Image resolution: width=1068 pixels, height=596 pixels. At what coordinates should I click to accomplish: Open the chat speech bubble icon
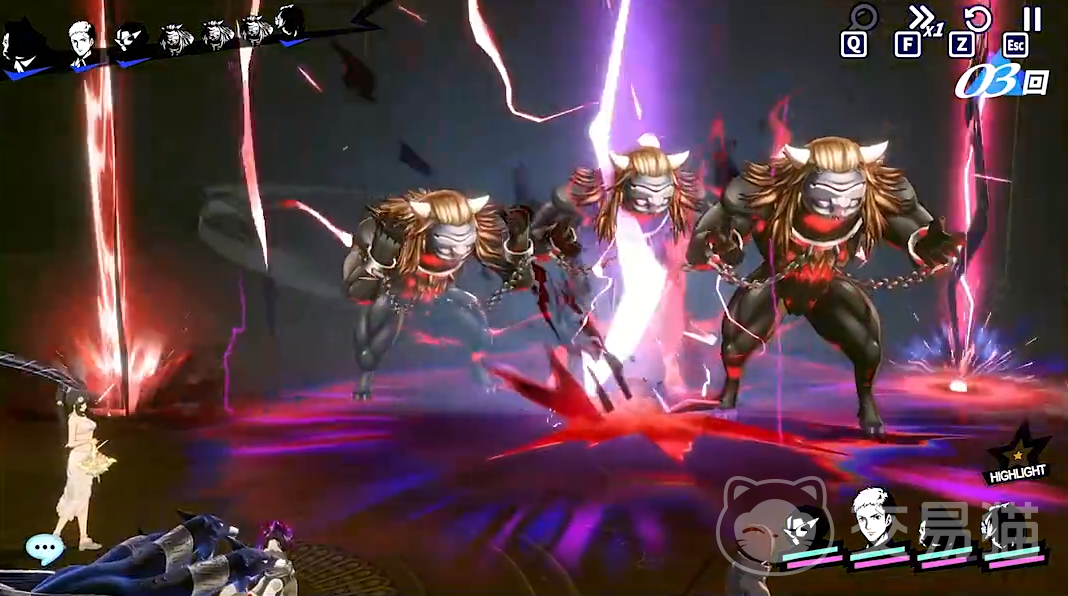(x=45, y=547)
